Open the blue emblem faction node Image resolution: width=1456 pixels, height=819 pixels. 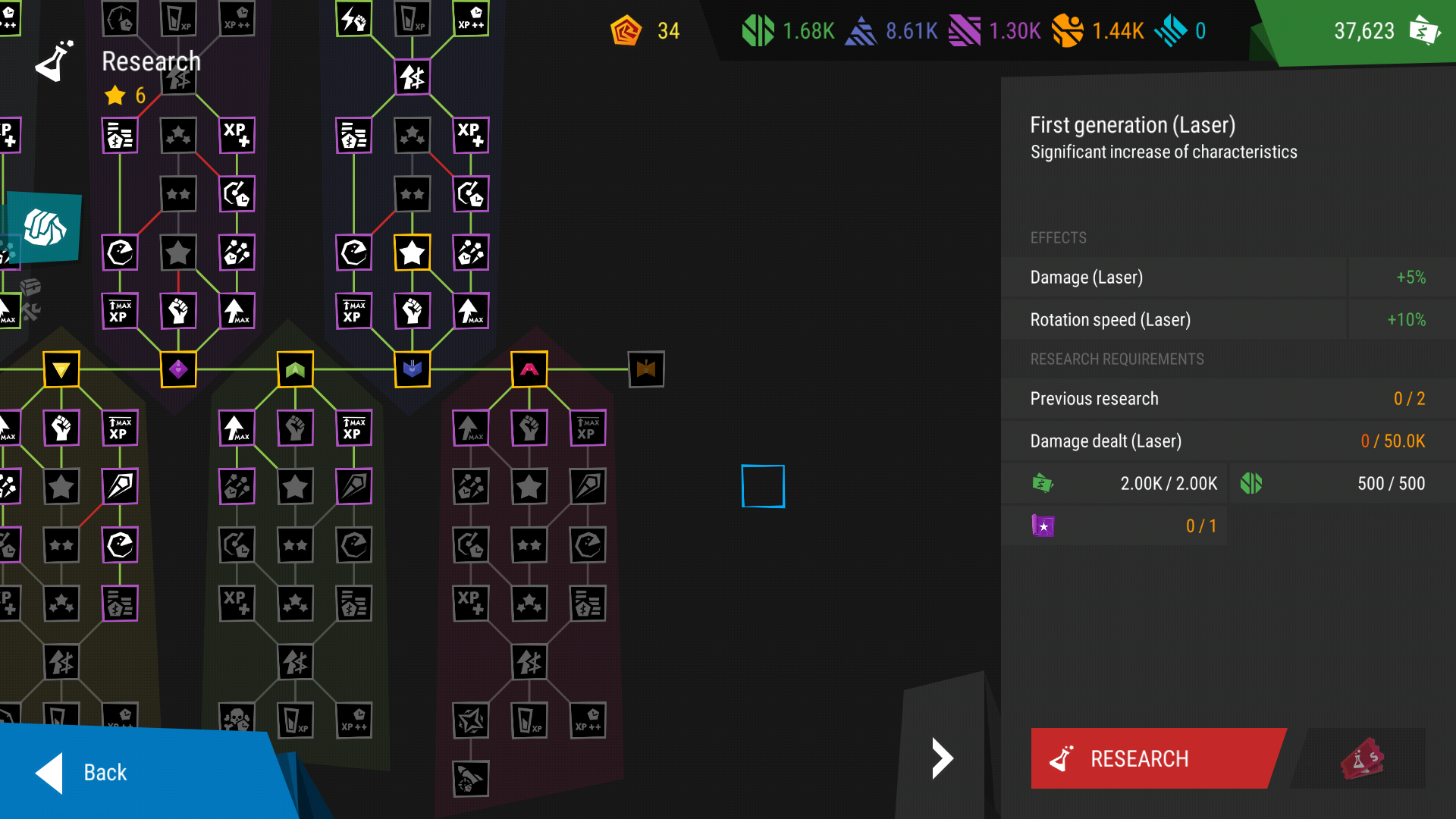(x=413, y=369)
